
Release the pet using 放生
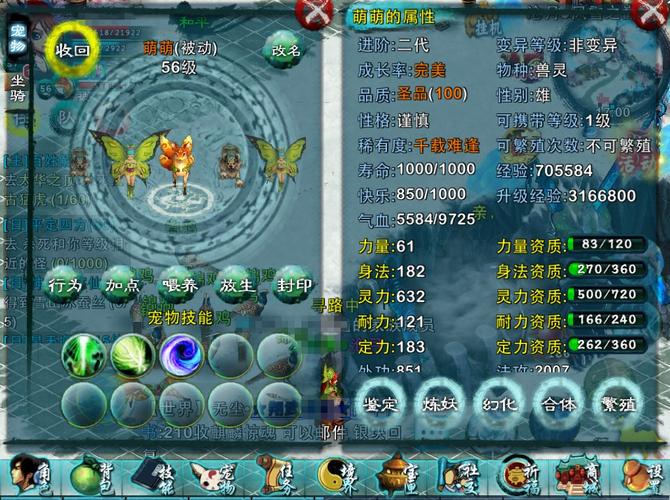[236, 285]
